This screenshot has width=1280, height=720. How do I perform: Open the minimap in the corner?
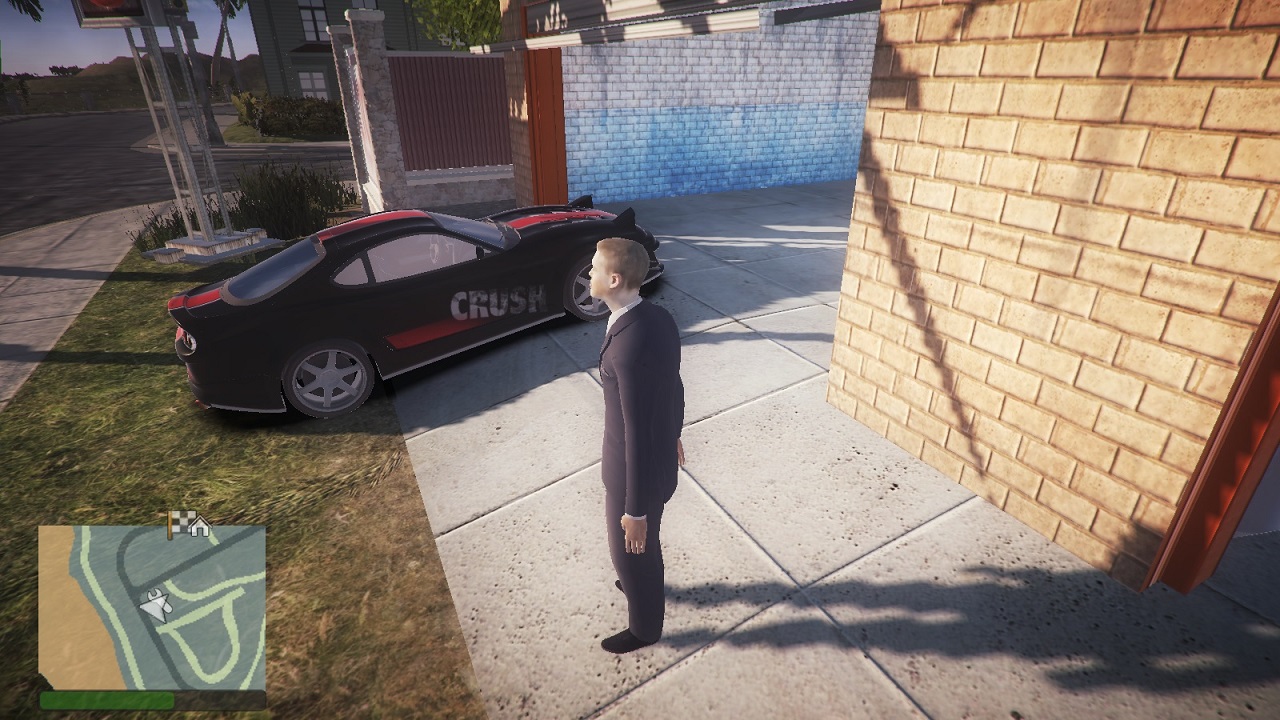pos(152,607)
